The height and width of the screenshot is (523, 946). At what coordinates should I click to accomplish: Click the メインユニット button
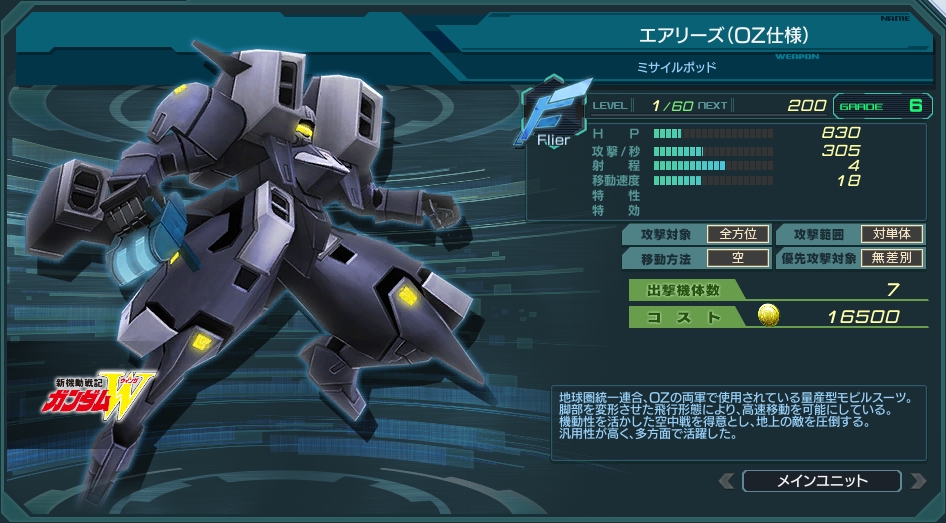[x=822, y=481]
